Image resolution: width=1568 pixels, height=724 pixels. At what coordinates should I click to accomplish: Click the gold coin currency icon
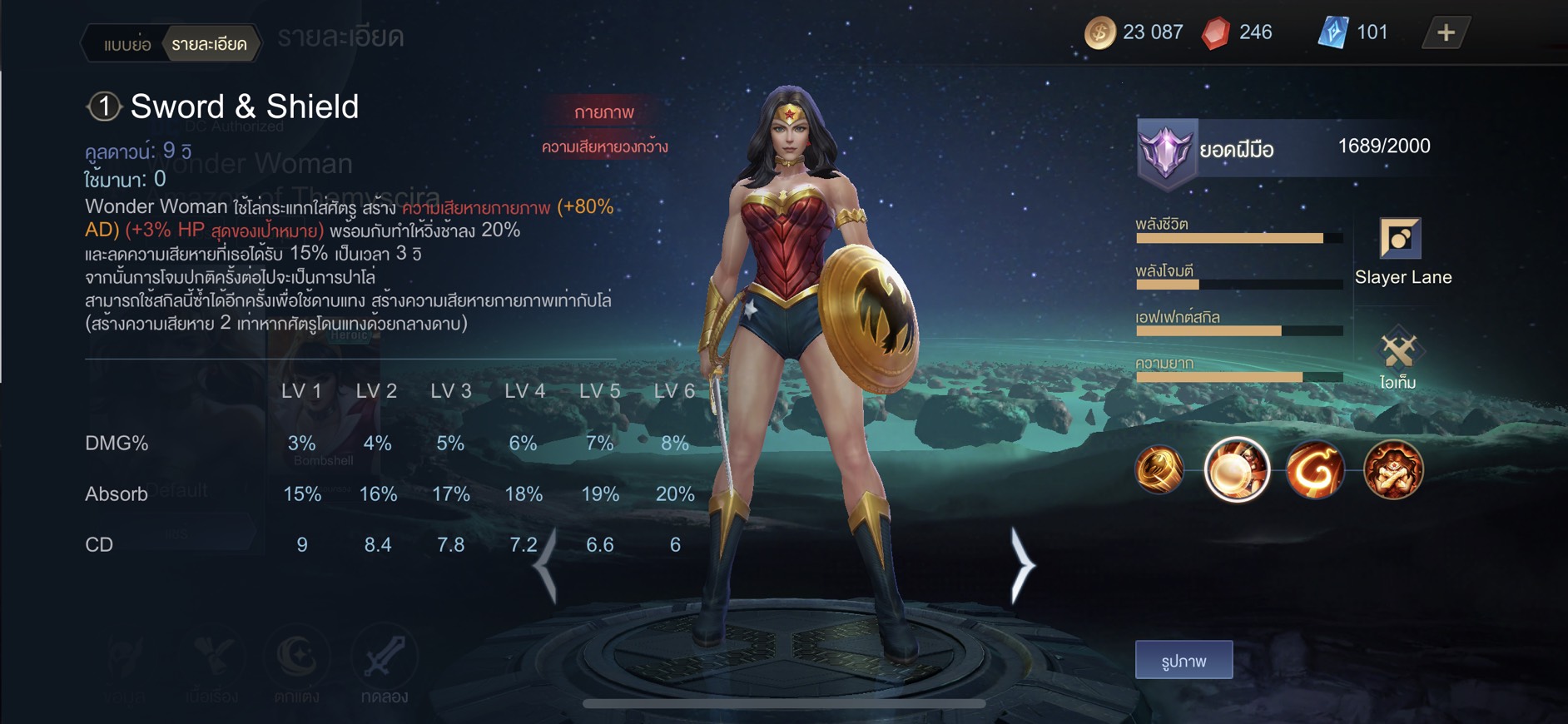coord(1099,33)
